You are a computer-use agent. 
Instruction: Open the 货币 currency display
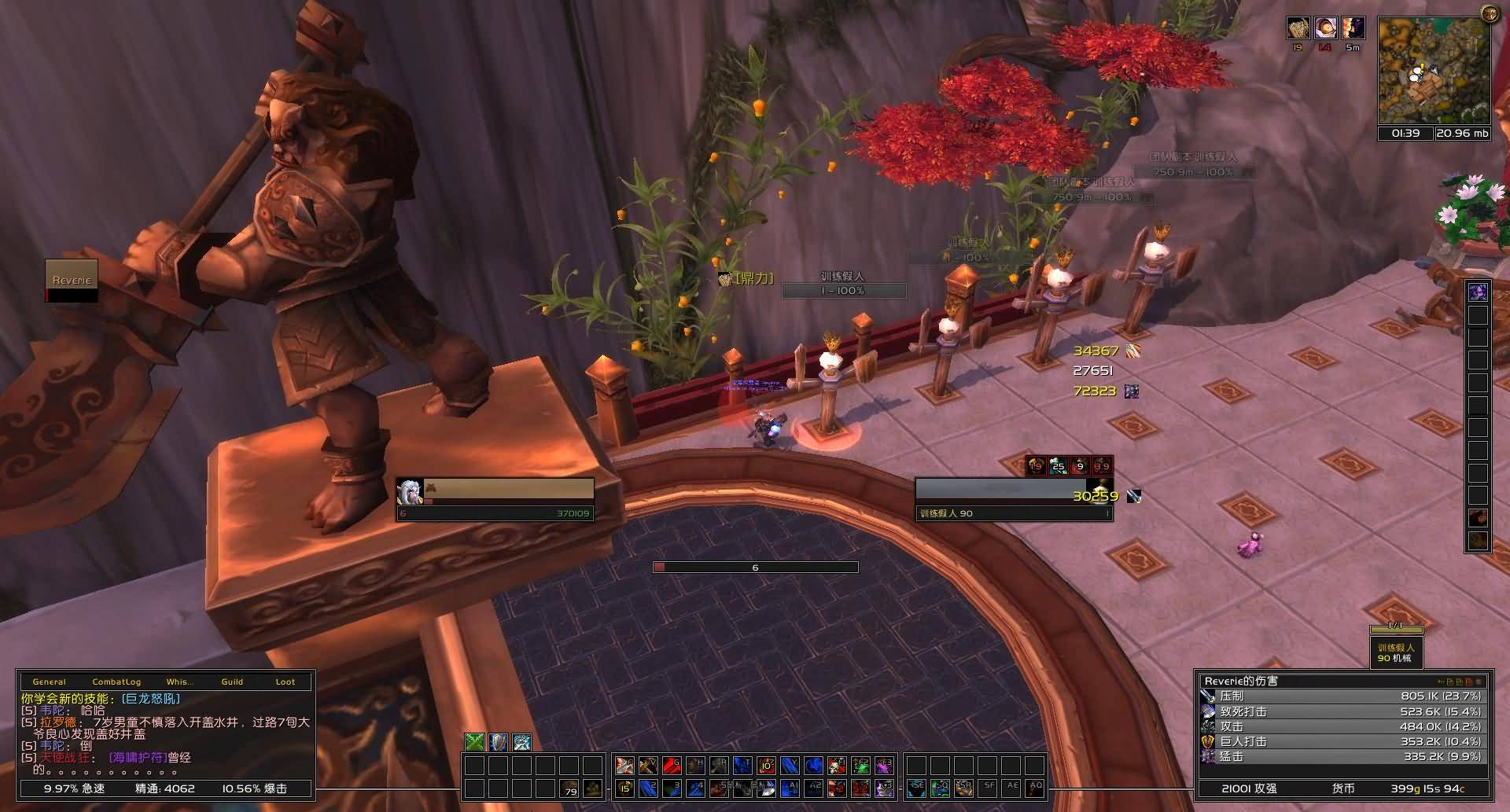click(1343, 788)
